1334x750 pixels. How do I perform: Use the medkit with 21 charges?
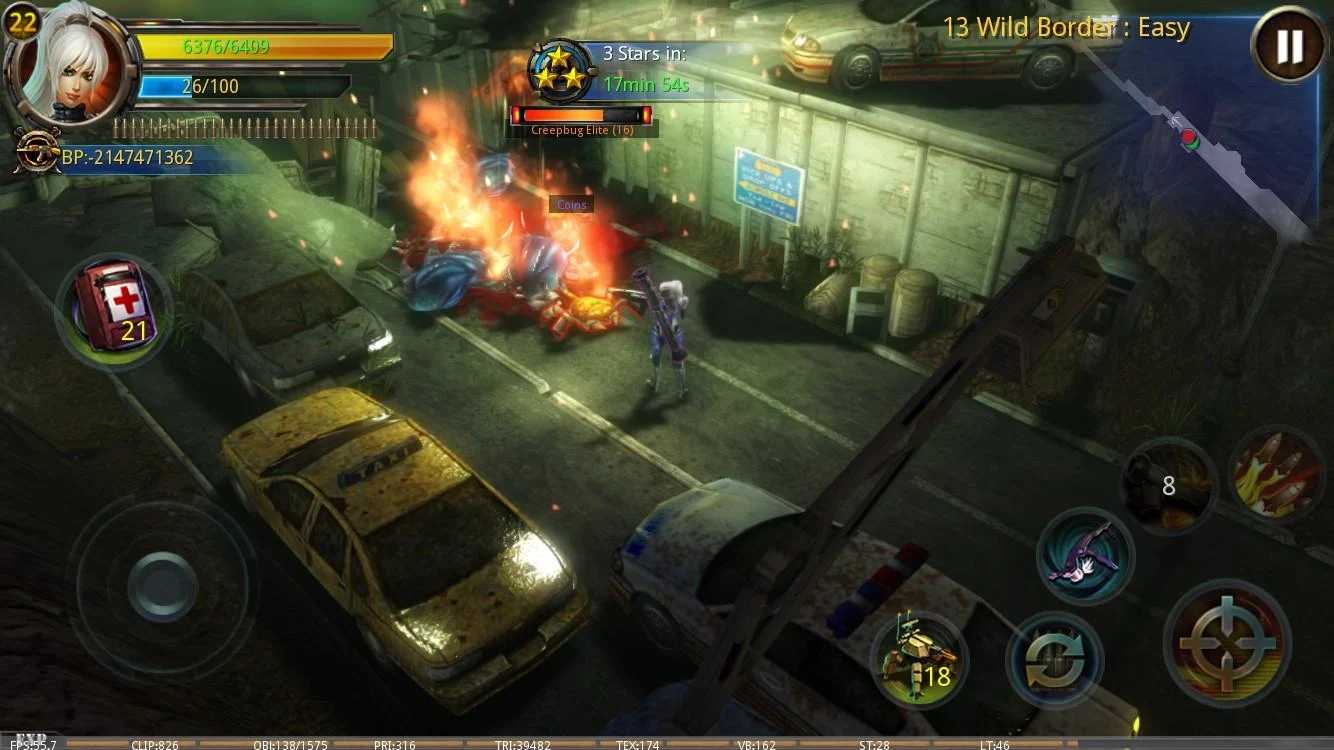coord(110,312)
